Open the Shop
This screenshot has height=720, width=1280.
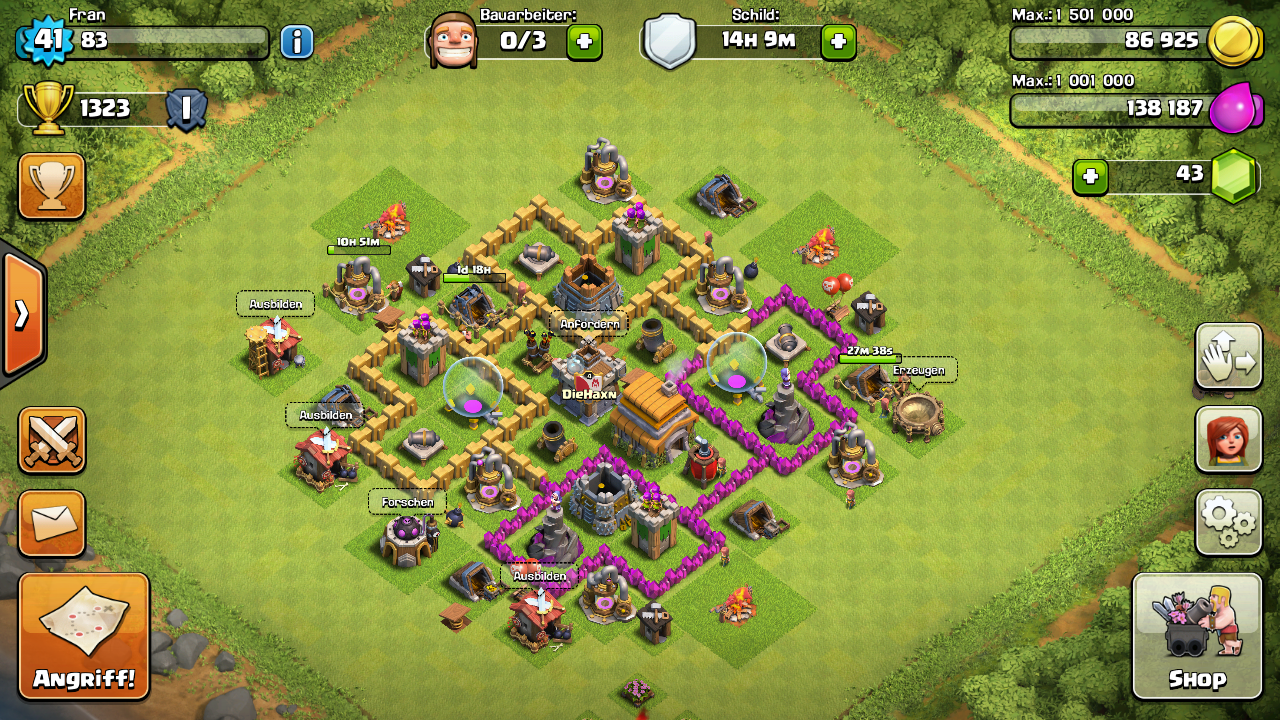[1197, 636]
